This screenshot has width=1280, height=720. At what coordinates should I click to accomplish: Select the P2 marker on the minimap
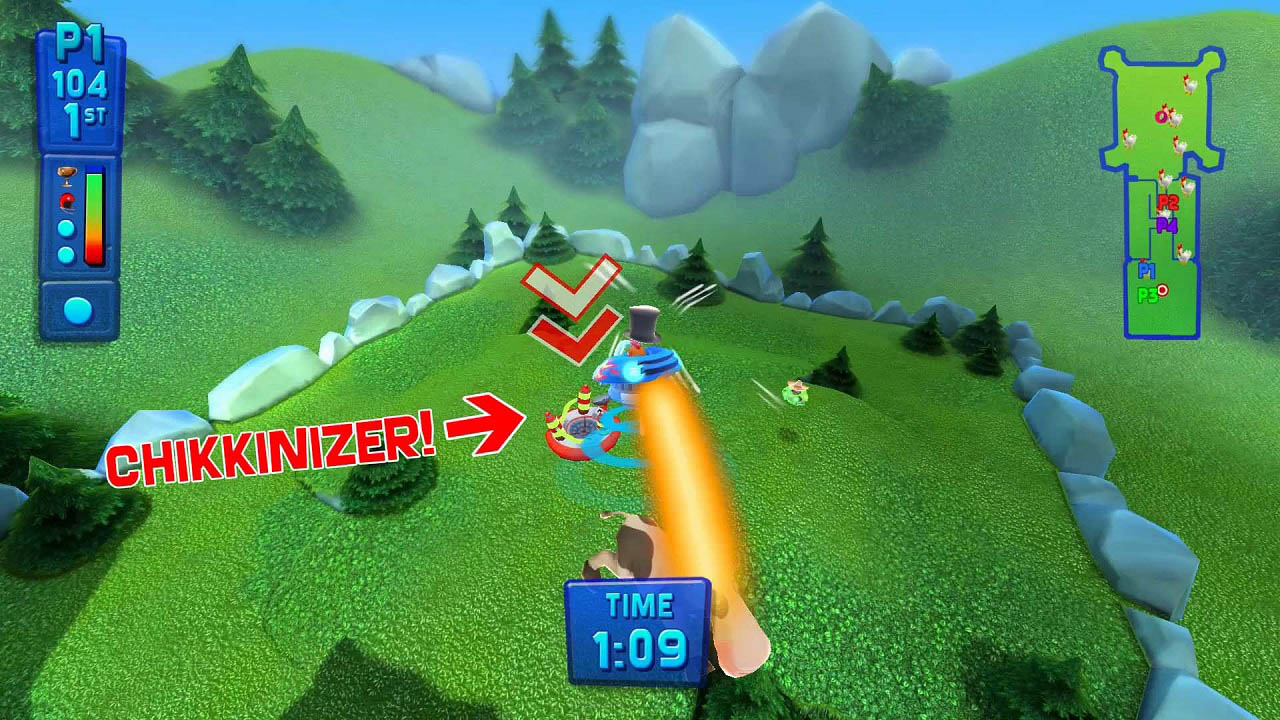[x=1167, y=202]
